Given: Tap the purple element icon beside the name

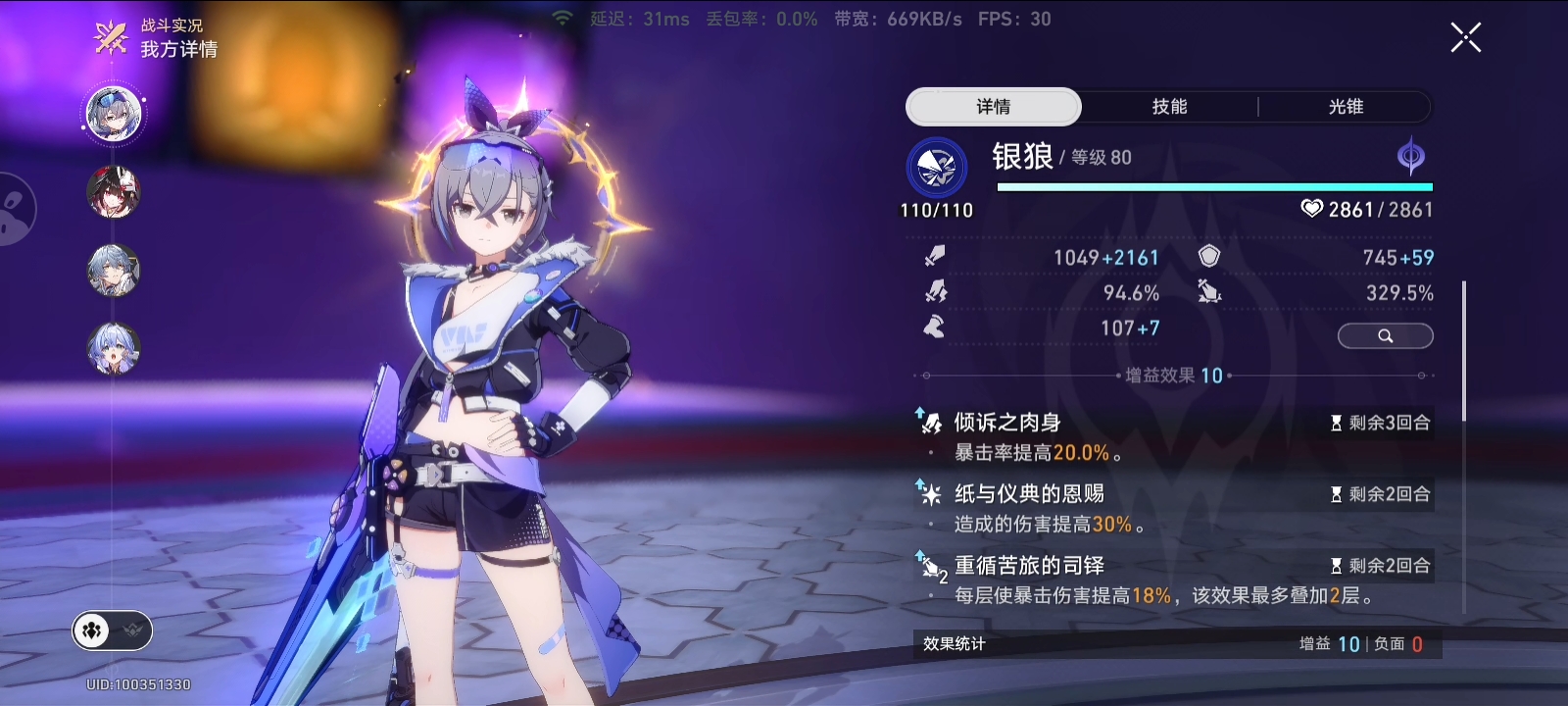Looking at the screenshot, I should point(1410,156).
